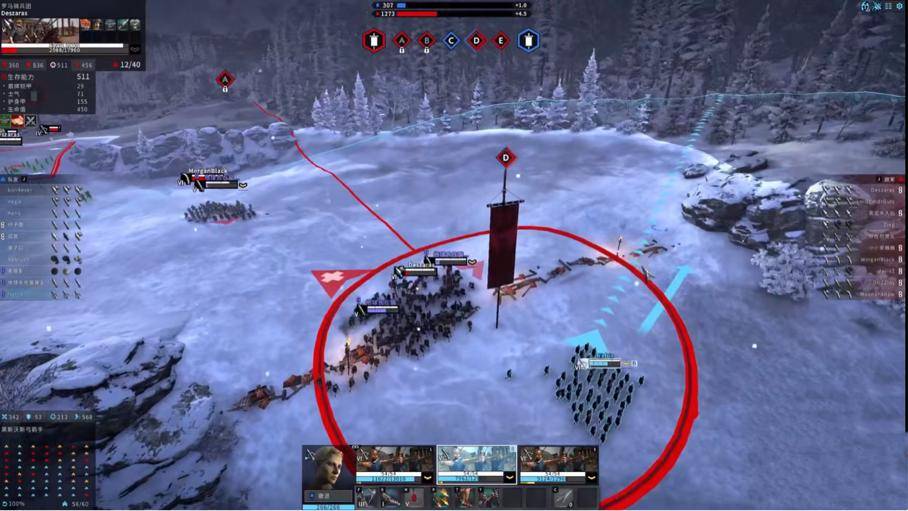Click the red team base shield icon
This screenshot has height=511, width=908.
click(374, 41)
